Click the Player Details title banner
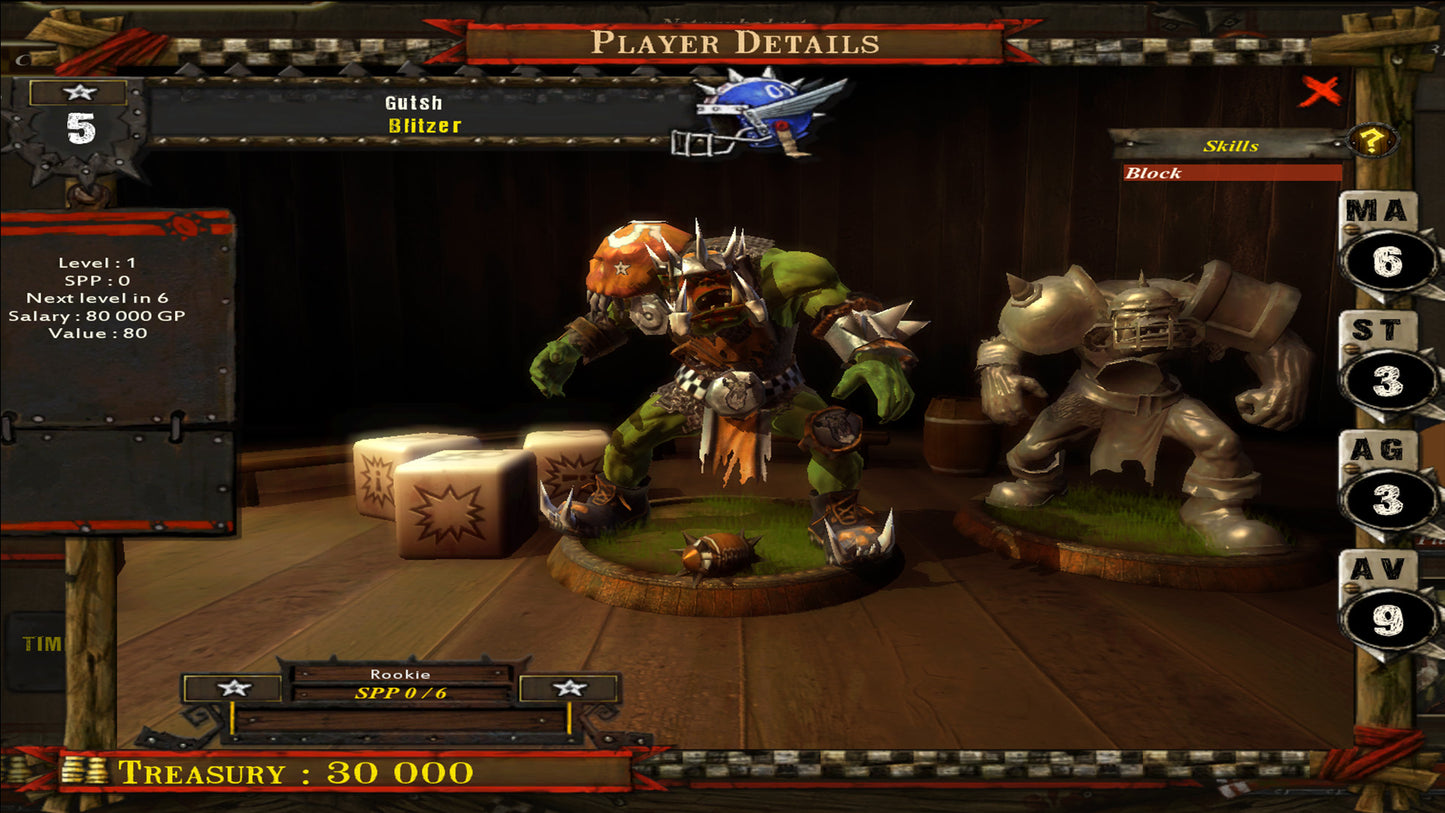The image size is (1445, 813). (x=737, y=42)
